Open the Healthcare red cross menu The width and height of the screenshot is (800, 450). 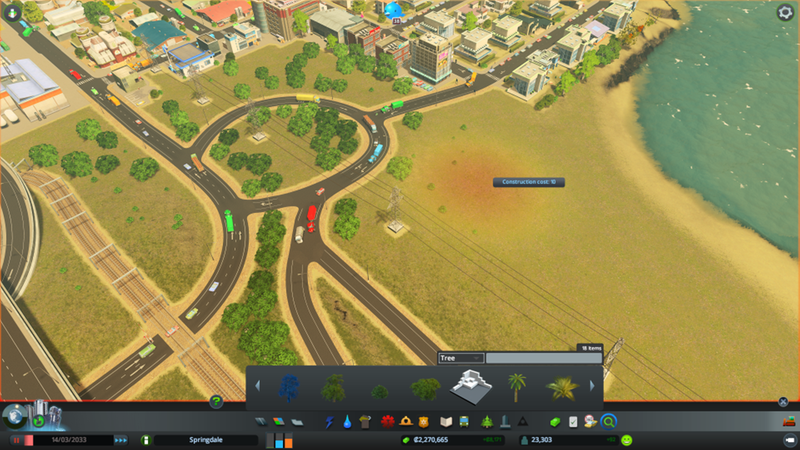pos(387,421)
